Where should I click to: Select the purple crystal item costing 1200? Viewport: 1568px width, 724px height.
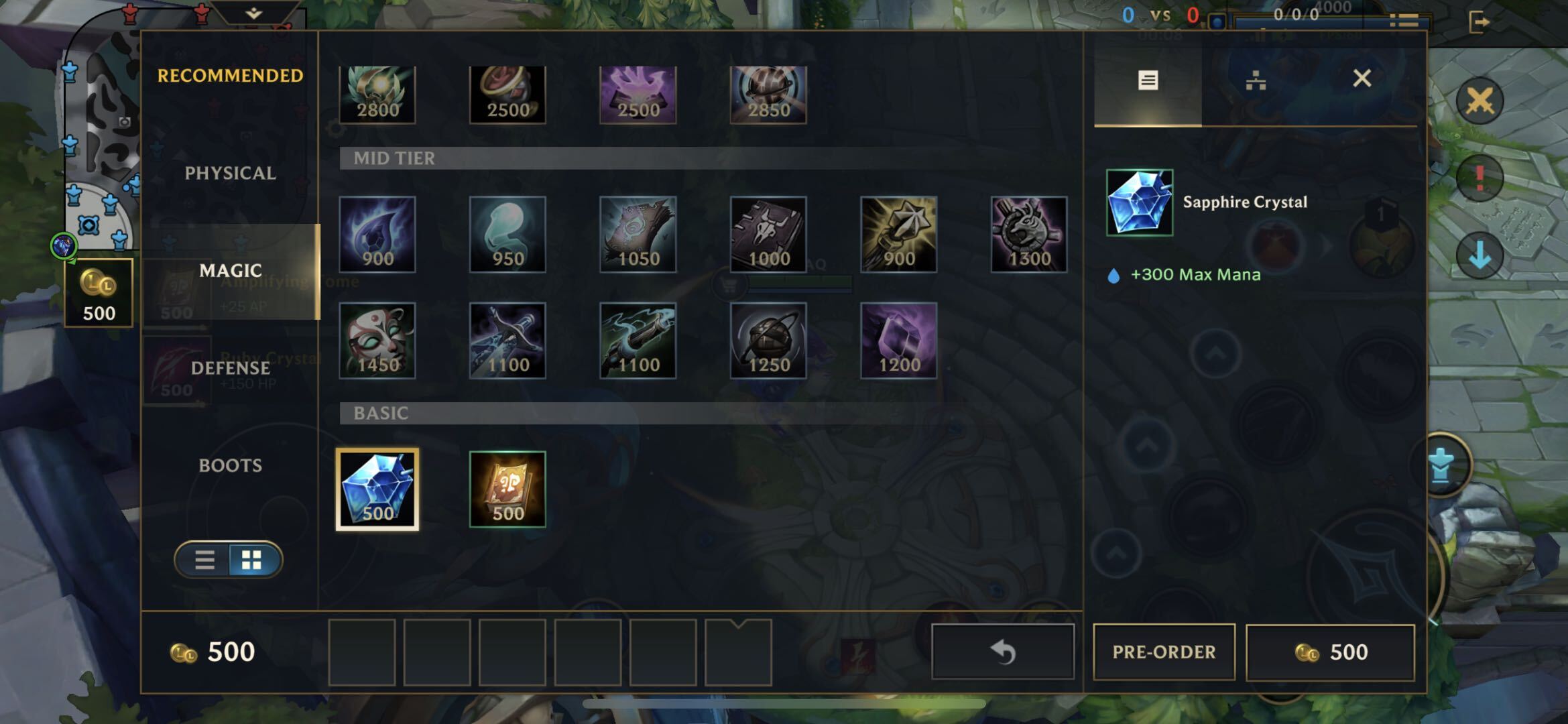pos(898,341)
